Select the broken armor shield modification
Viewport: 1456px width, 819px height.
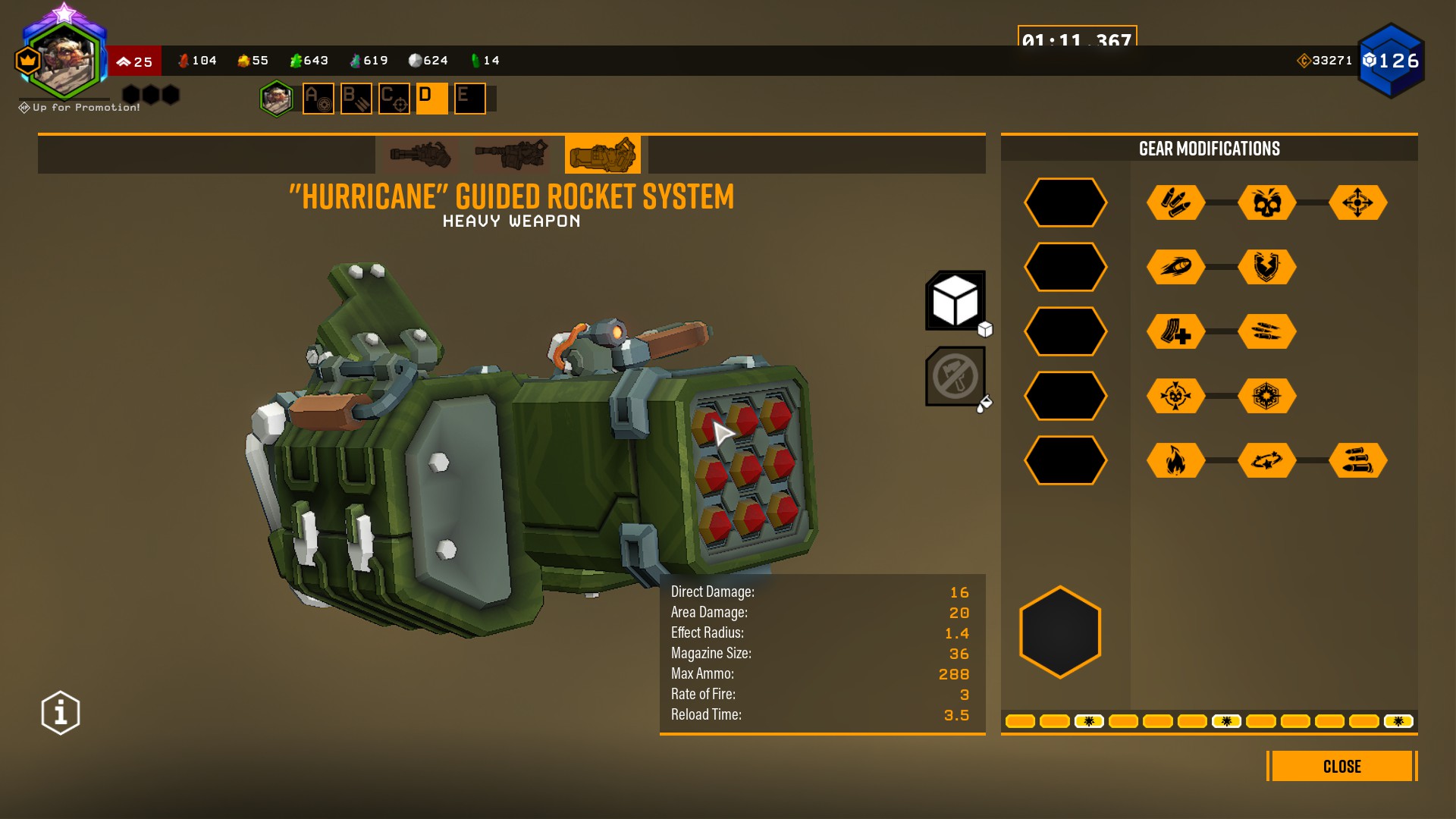click(x=1266, y=267)
